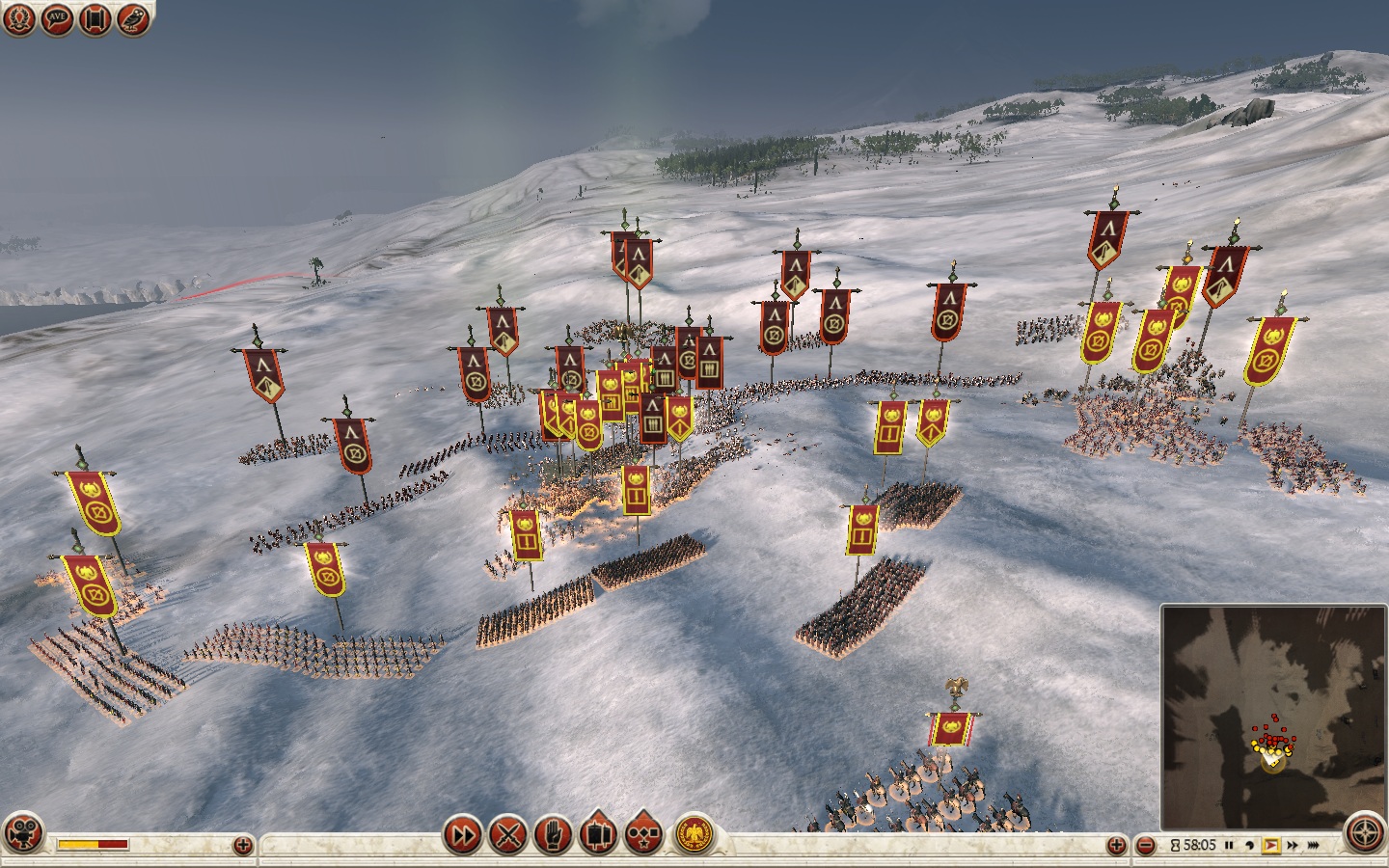Viewport: 1389px width, 868px height.
Task: Click the golden eagle faction emblem
Action: (691, 835)
